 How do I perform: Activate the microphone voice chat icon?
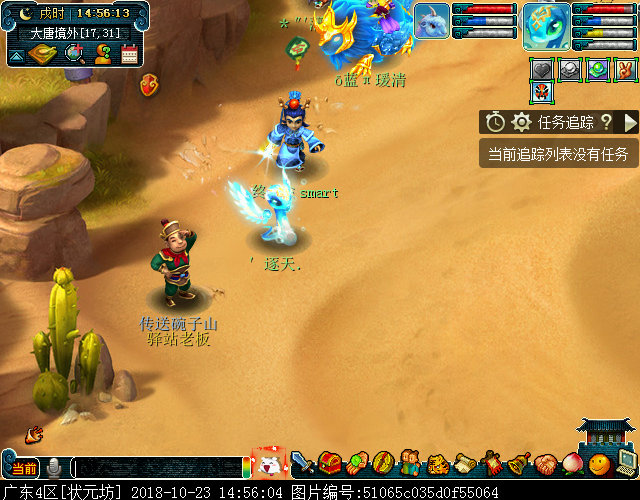click(x=55, y=468)
